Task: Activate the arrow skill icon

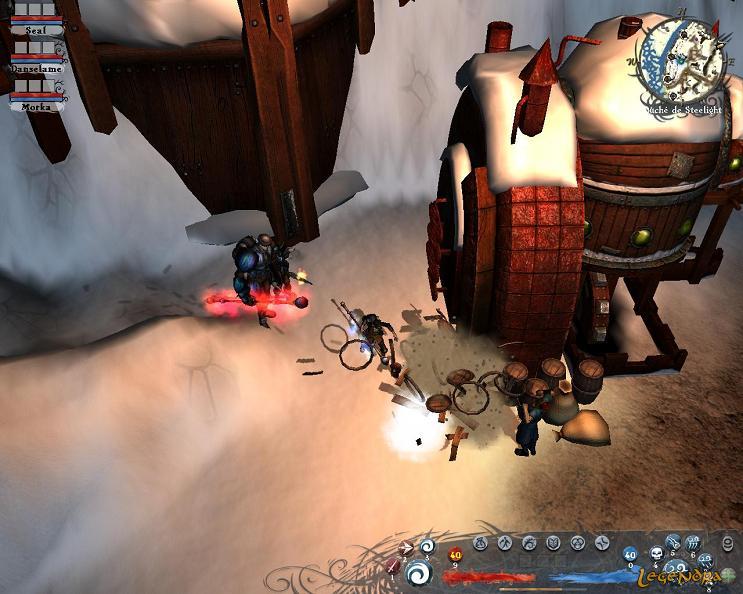Action: pyautogui.click(x=406, y=547)
